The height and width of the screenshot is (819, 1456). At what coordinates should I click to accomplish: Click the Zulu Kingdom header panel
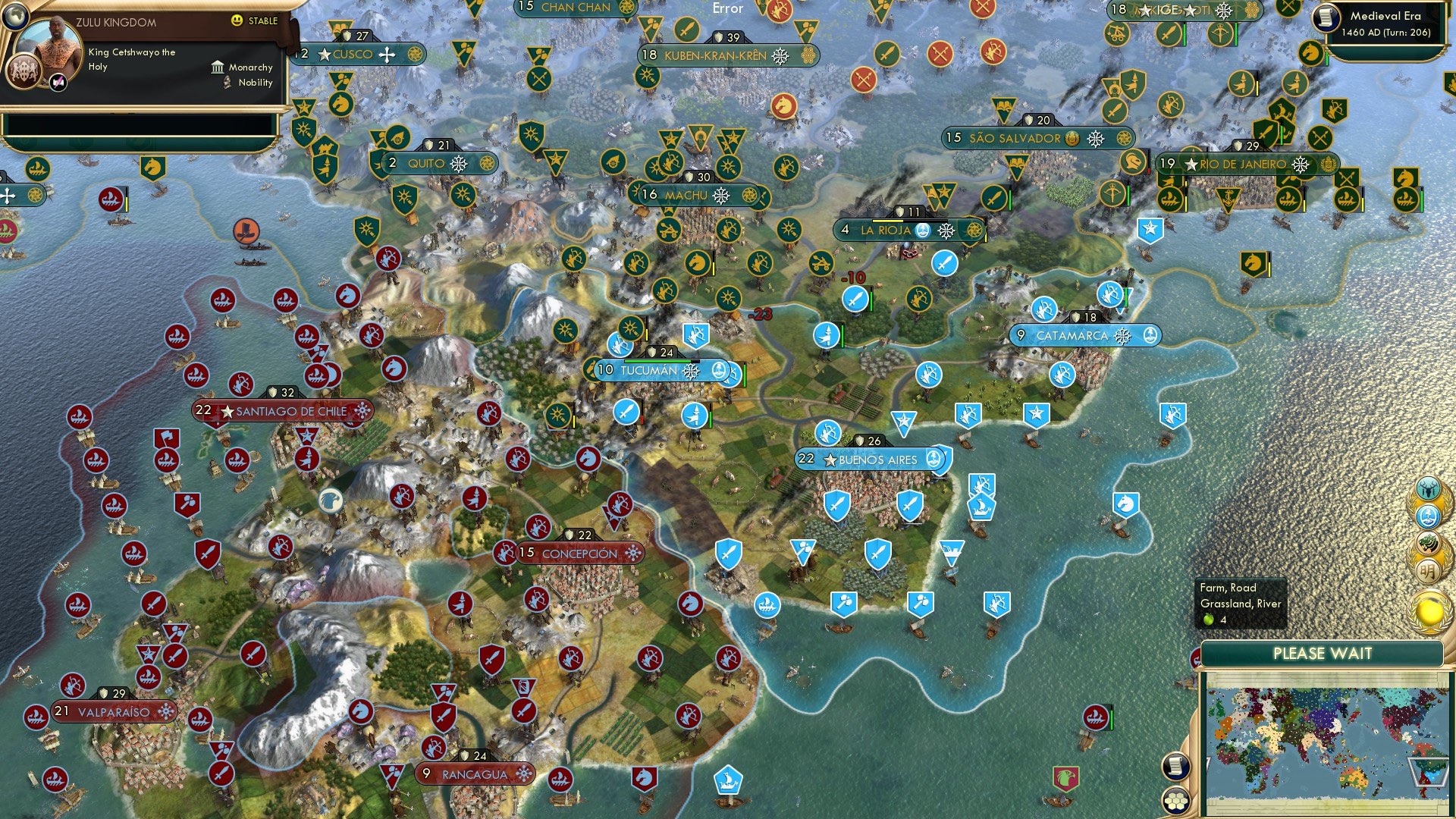pyautogui.click(x=144, y=22)
